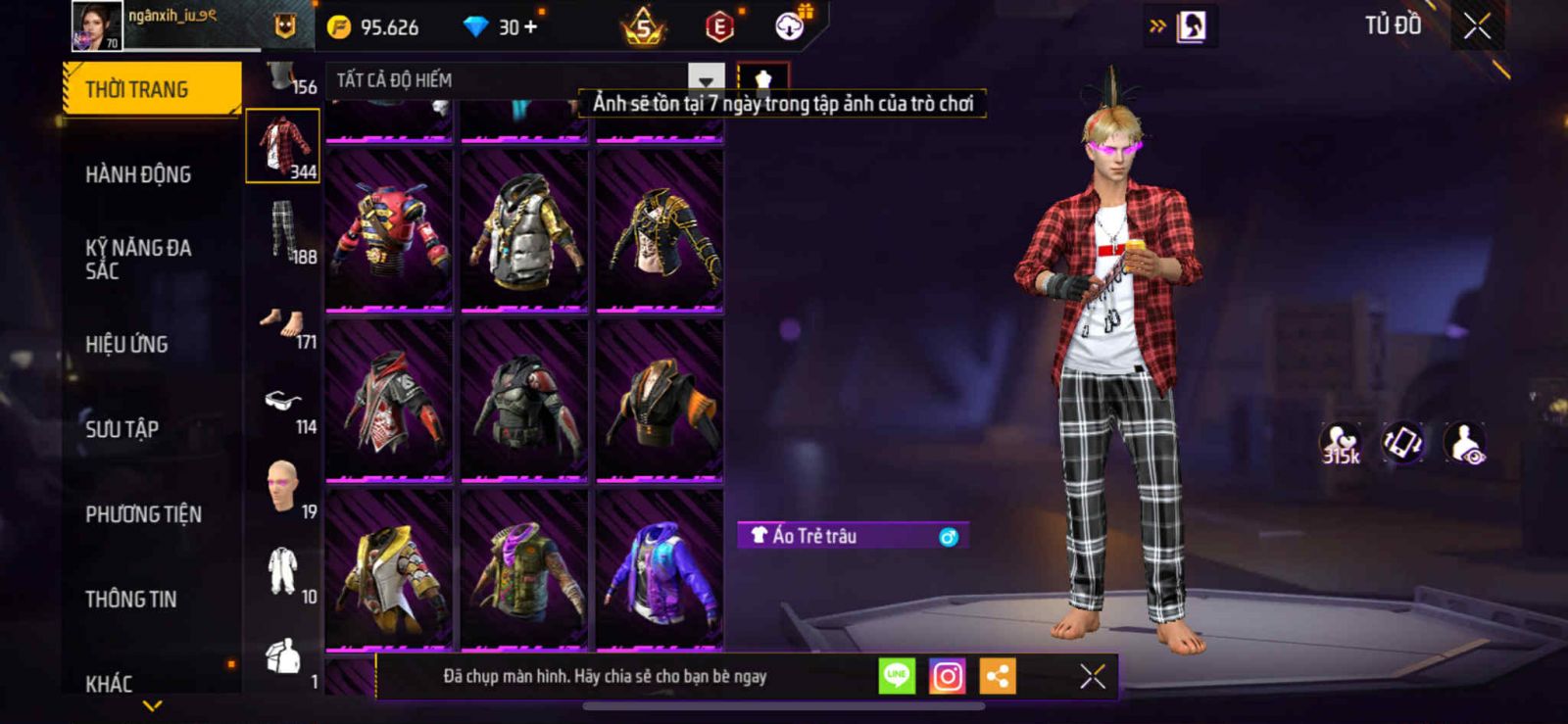This screenshot has height=724, width=1568.
Task: Open the THÔNG TIN section
Action: 130,599
